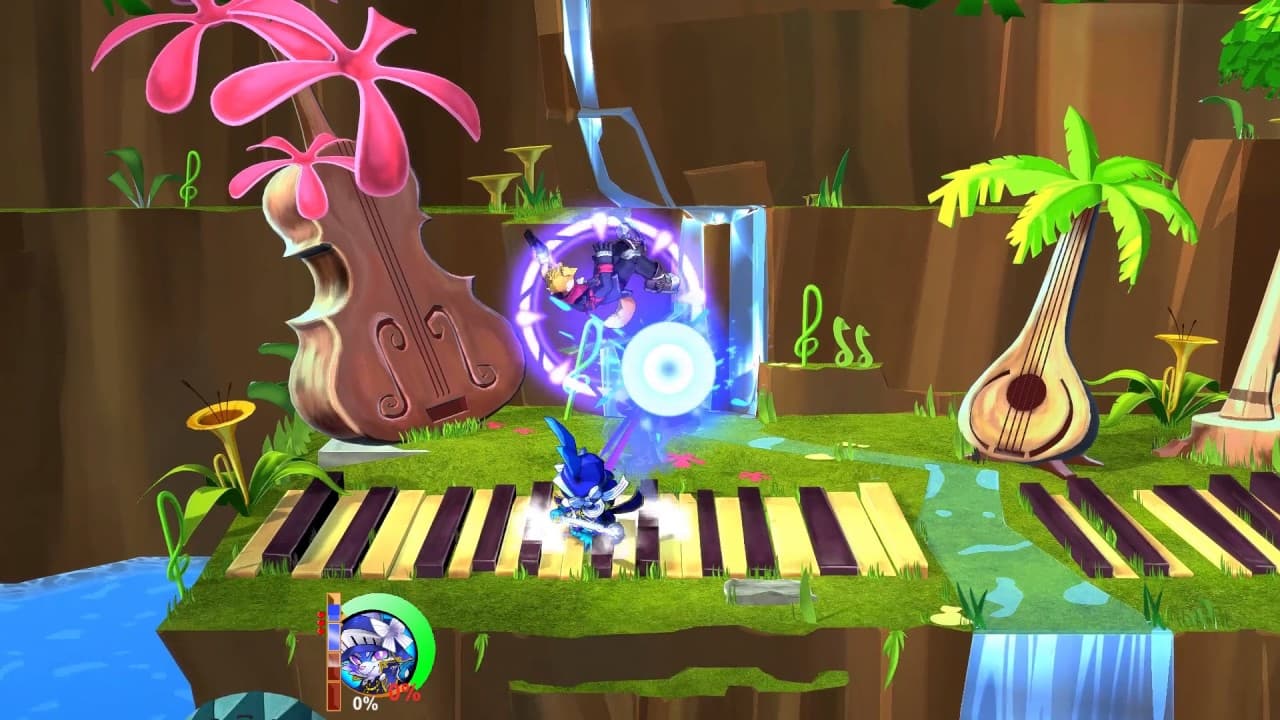Click the blue cat character portrait icon
The image size is (1280, 720).
click(x=378, y=655)
